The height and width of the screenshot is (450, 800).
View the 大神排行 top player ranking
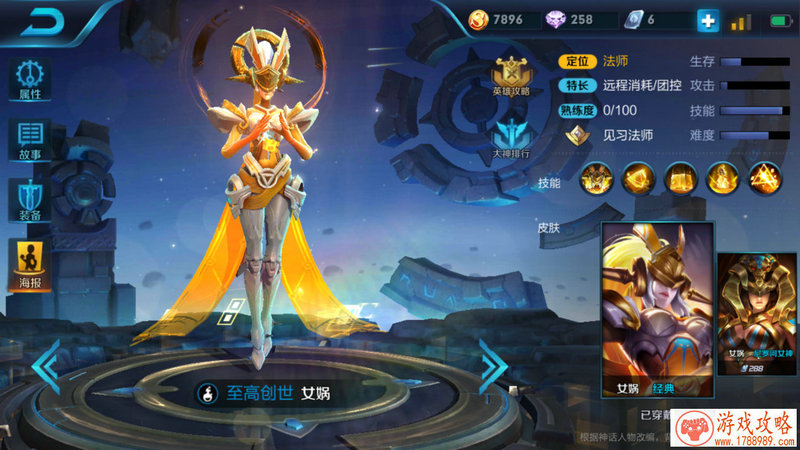511,139
